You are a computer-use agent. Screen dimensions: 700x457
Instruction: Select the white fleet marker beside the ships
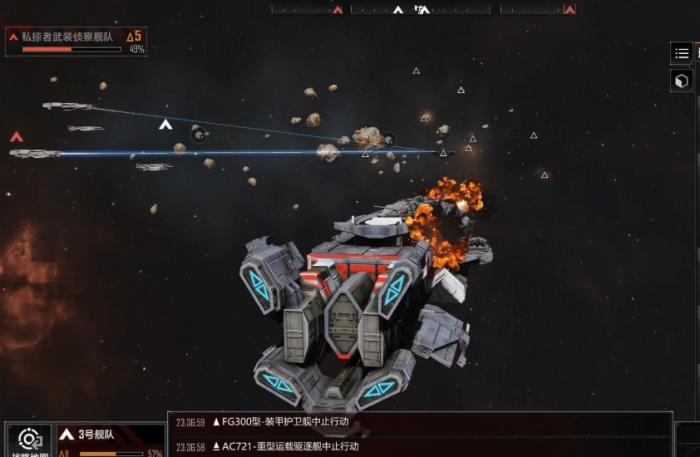[166, 125]
